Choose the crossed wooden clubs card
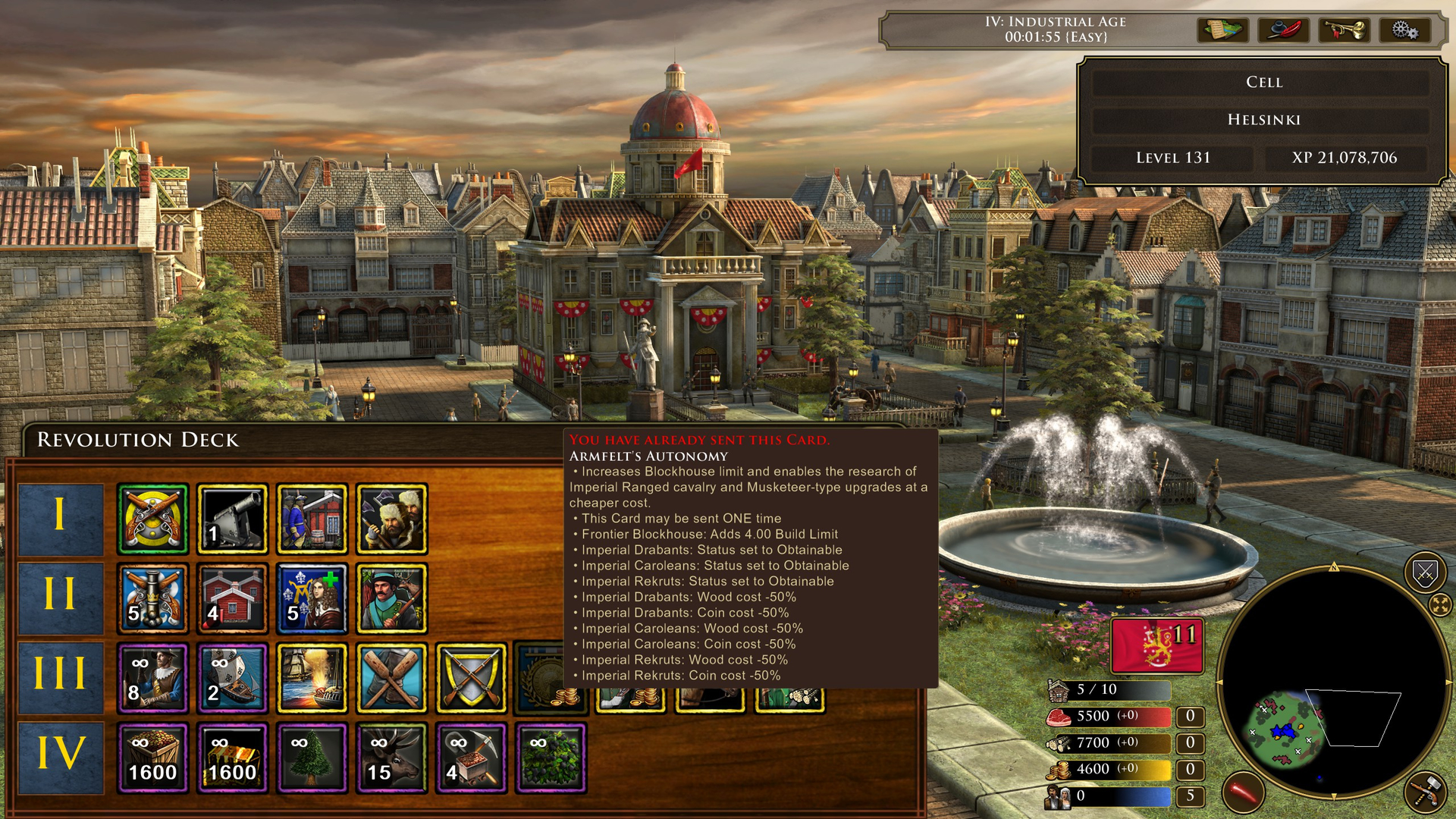 (391, 679)
